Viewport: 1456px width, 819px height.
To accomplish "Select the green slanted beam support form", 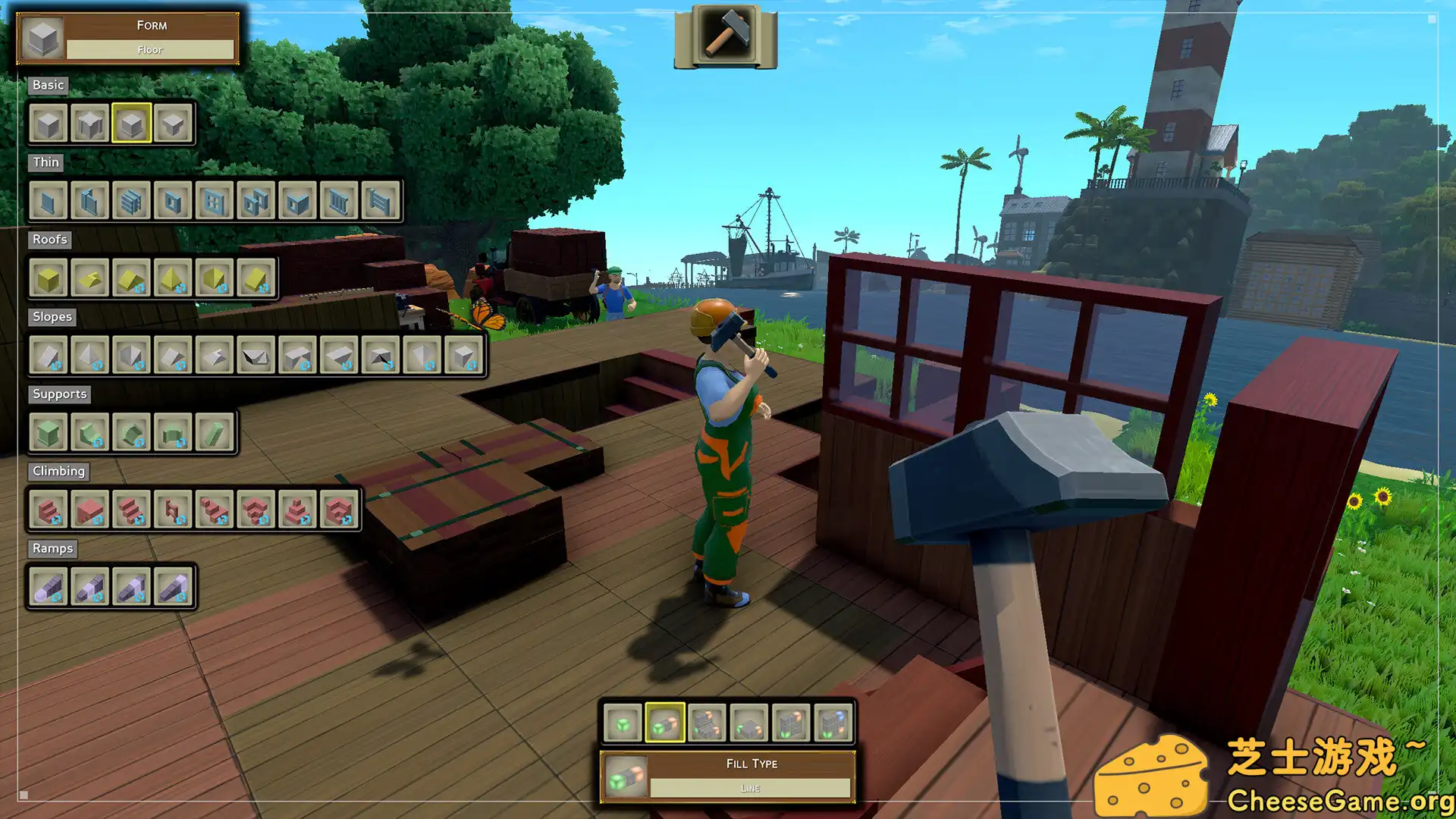I will pyautogui.click(x=215, y=433).
